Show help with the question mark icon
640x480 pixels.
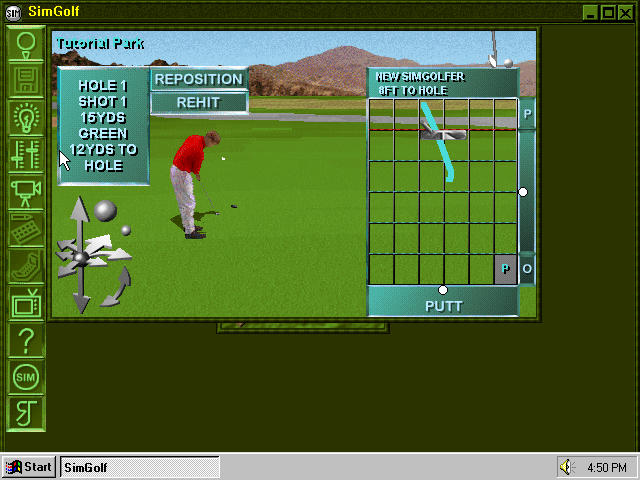point(27,340)
